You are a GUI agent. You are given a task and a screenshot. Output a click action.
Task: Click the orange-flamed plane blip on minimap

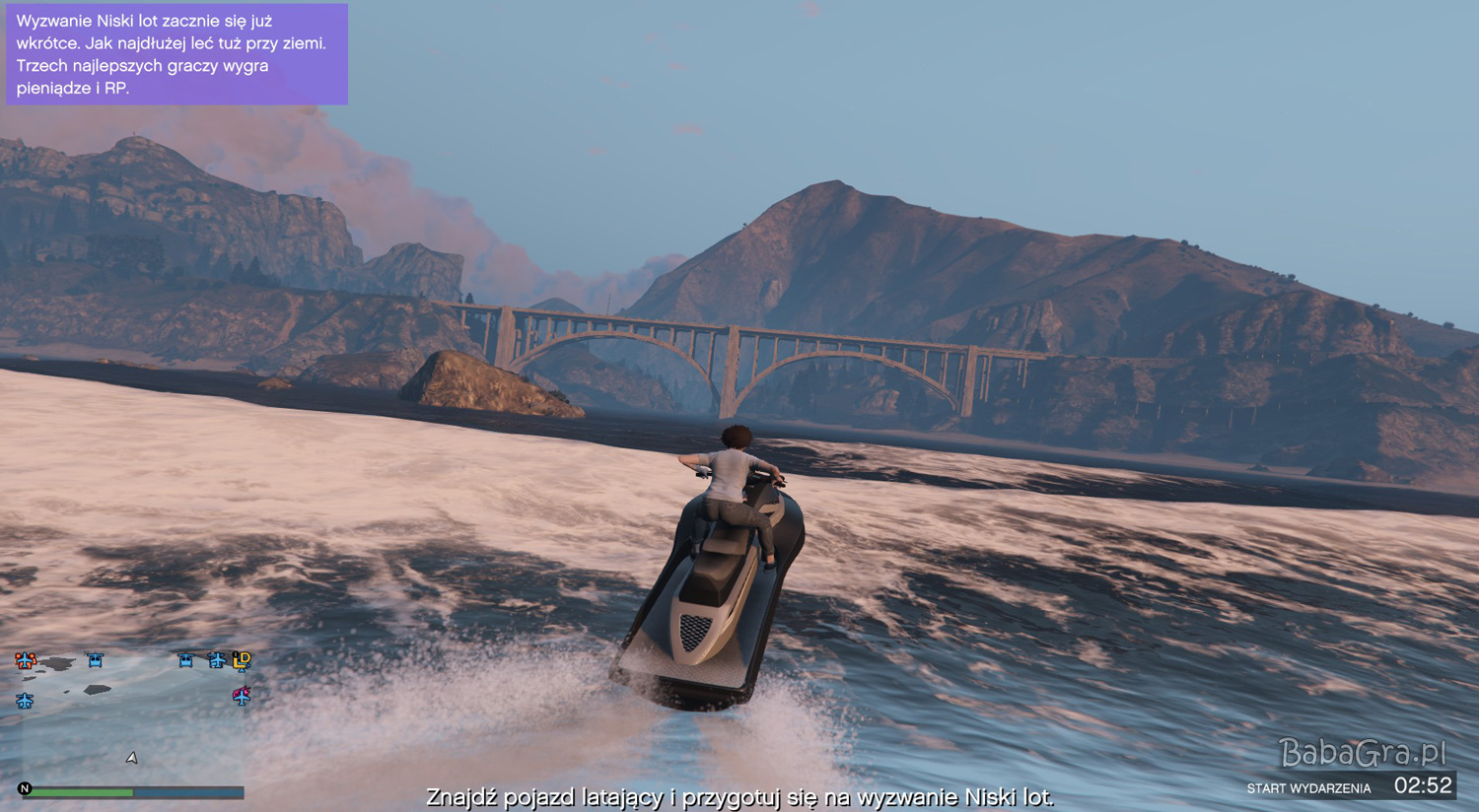click(x=26, y=660)
